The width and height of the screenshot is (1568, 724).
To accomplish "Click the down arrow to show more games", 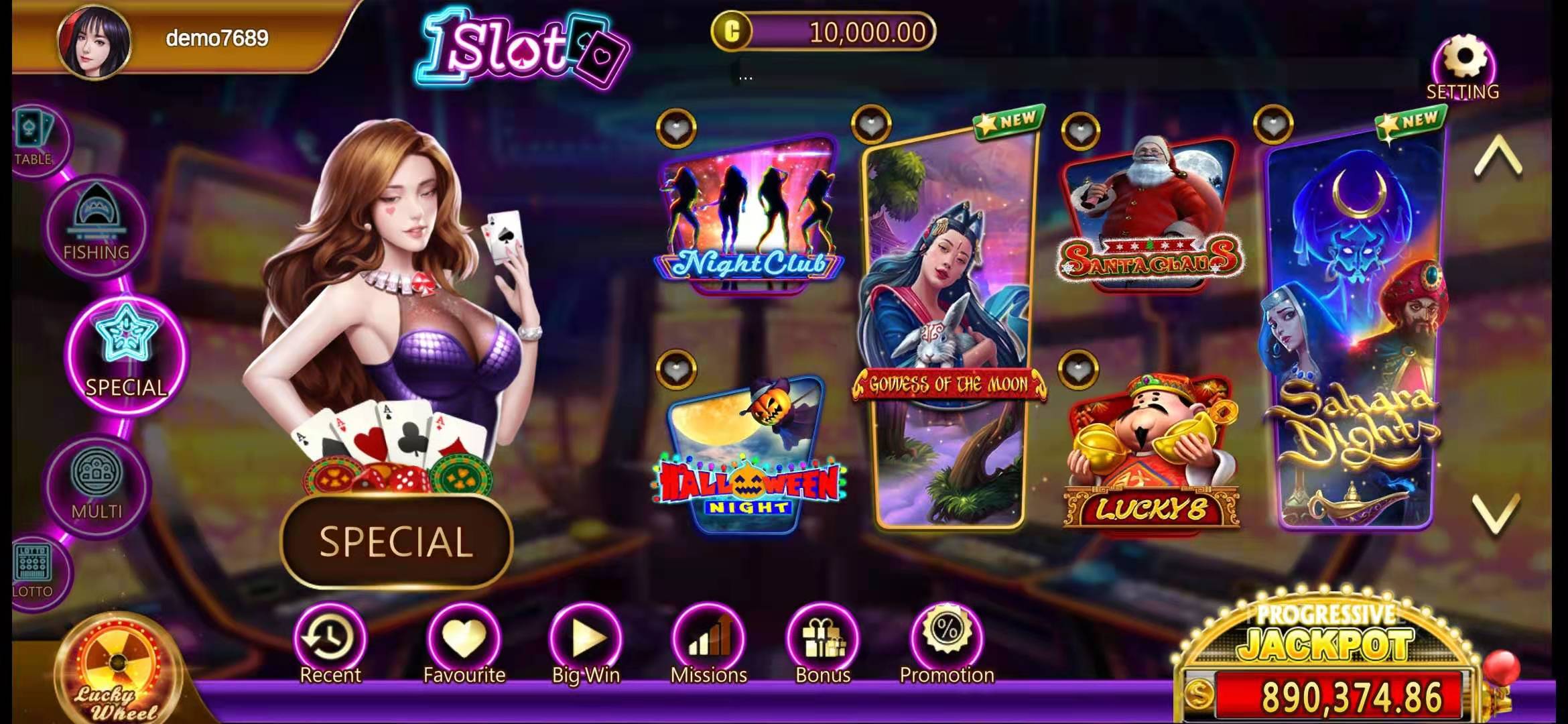I will 1497,514.
